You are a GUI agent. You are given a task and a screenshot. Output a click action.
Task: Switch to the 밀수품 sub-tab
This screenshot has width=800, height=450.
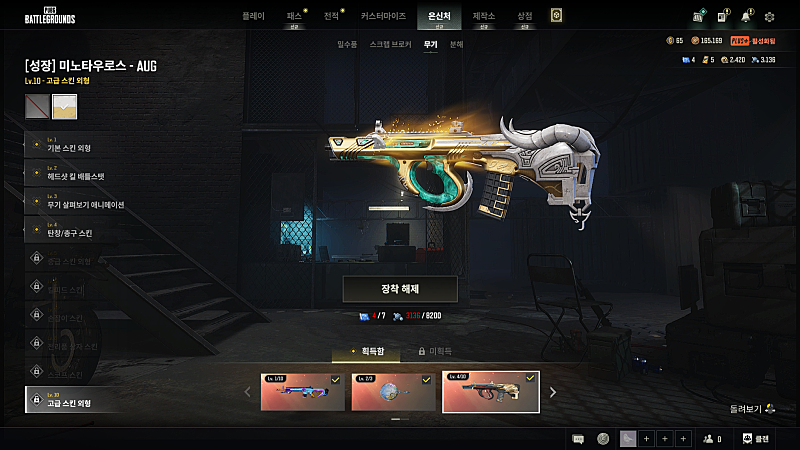coord(348,45)
